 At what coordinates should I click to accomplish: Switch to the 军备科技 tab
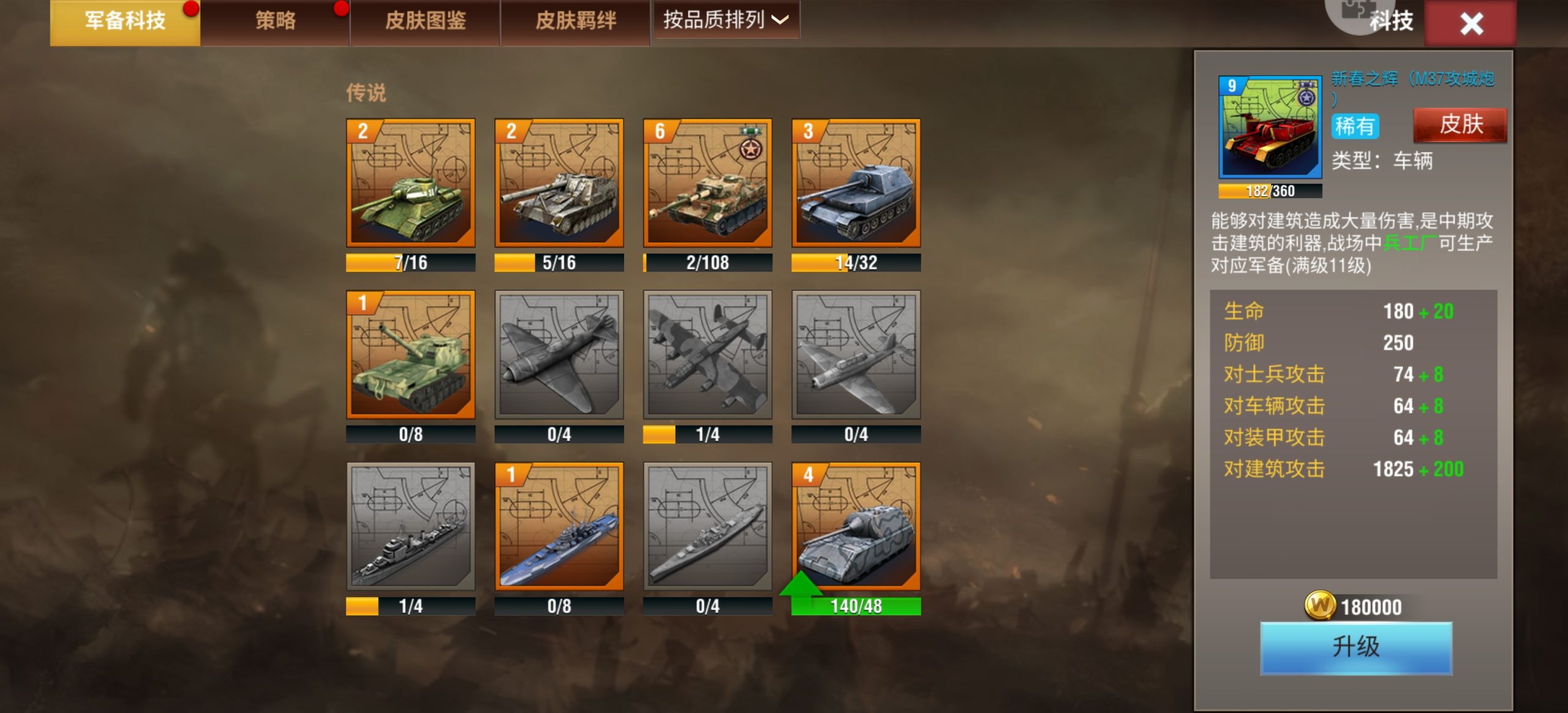(x=125, y=21)
